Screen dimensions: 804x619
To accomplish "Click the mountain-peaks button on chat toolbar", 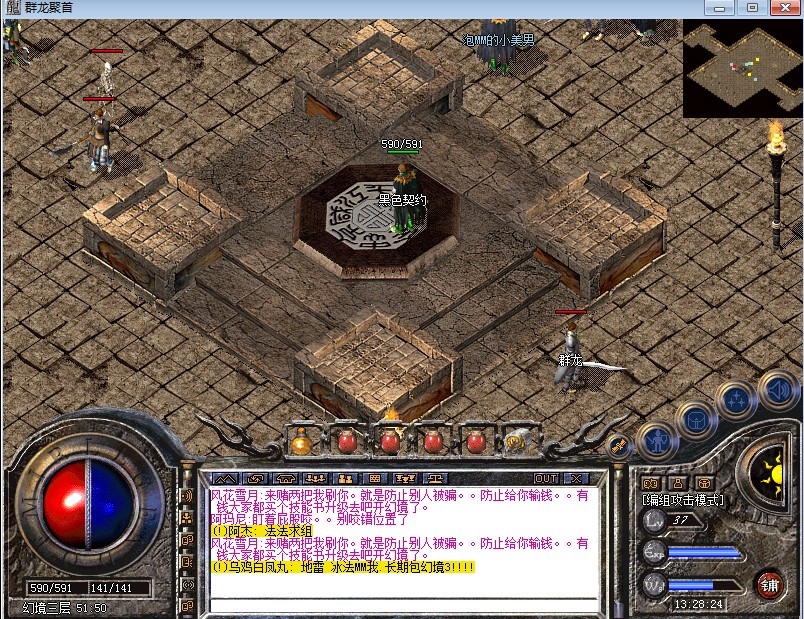I will [x=226, y=478].
